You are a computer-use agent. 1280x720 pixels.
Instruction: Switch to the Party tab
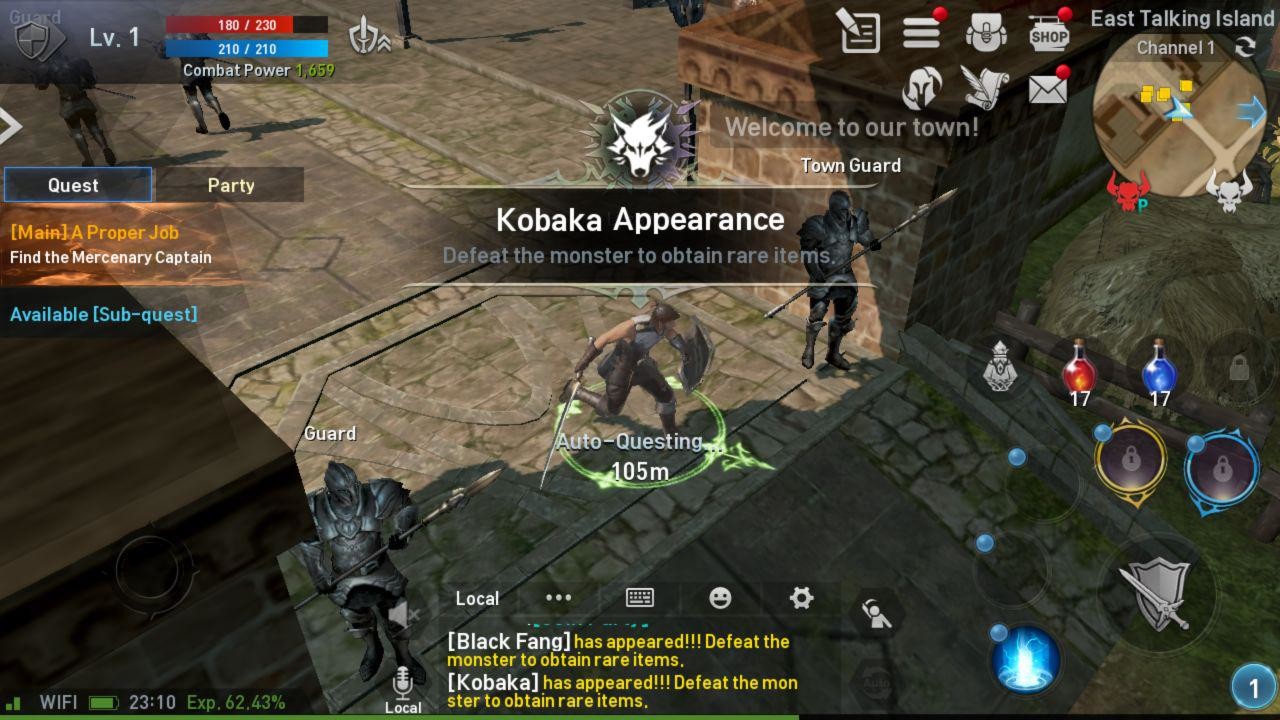231,185
